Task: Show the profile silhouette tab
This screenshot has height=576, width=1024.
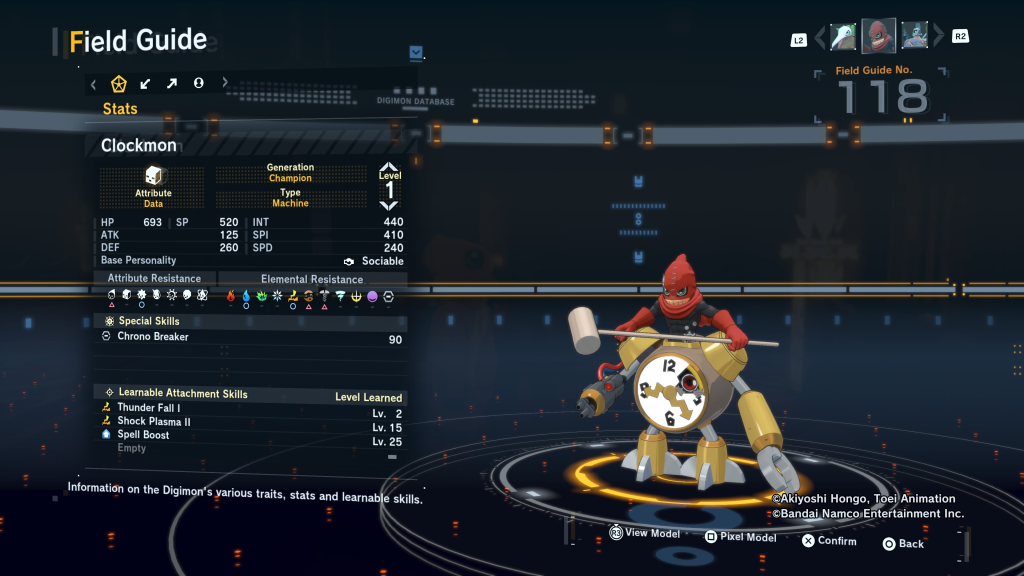Action: coord(198,83)
